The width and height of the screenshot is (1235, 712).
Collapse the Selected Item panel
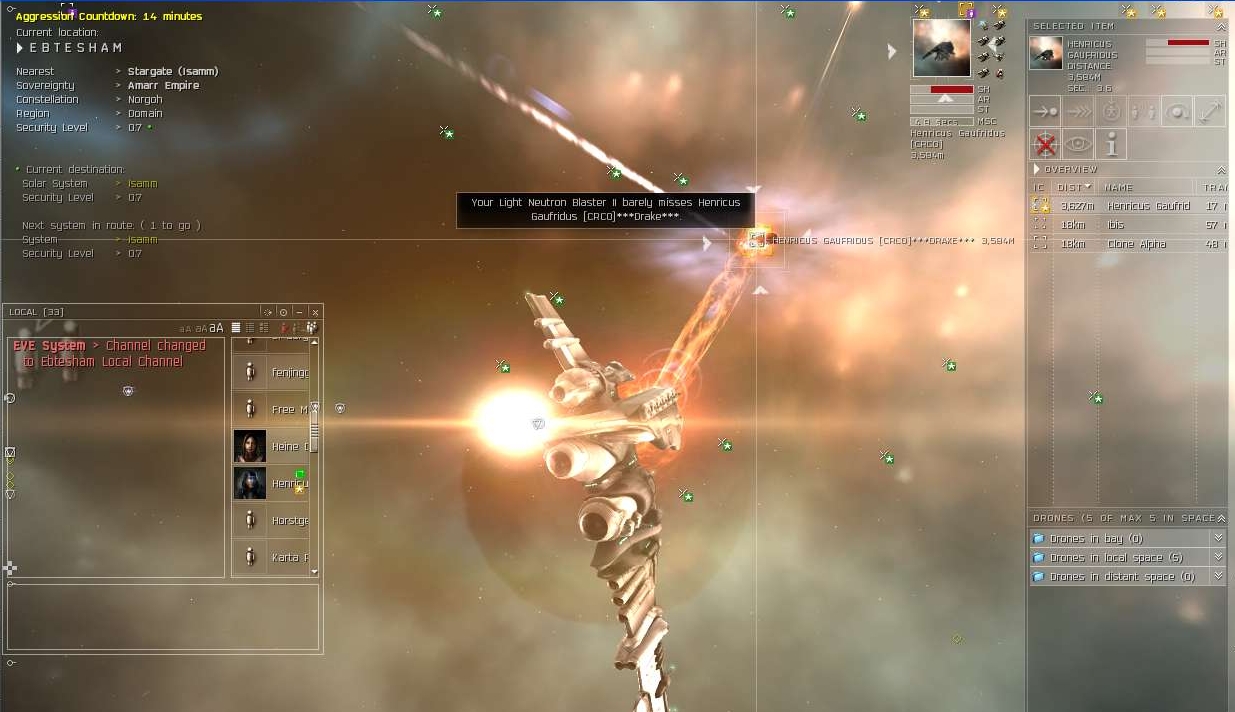pos(1221,26)
